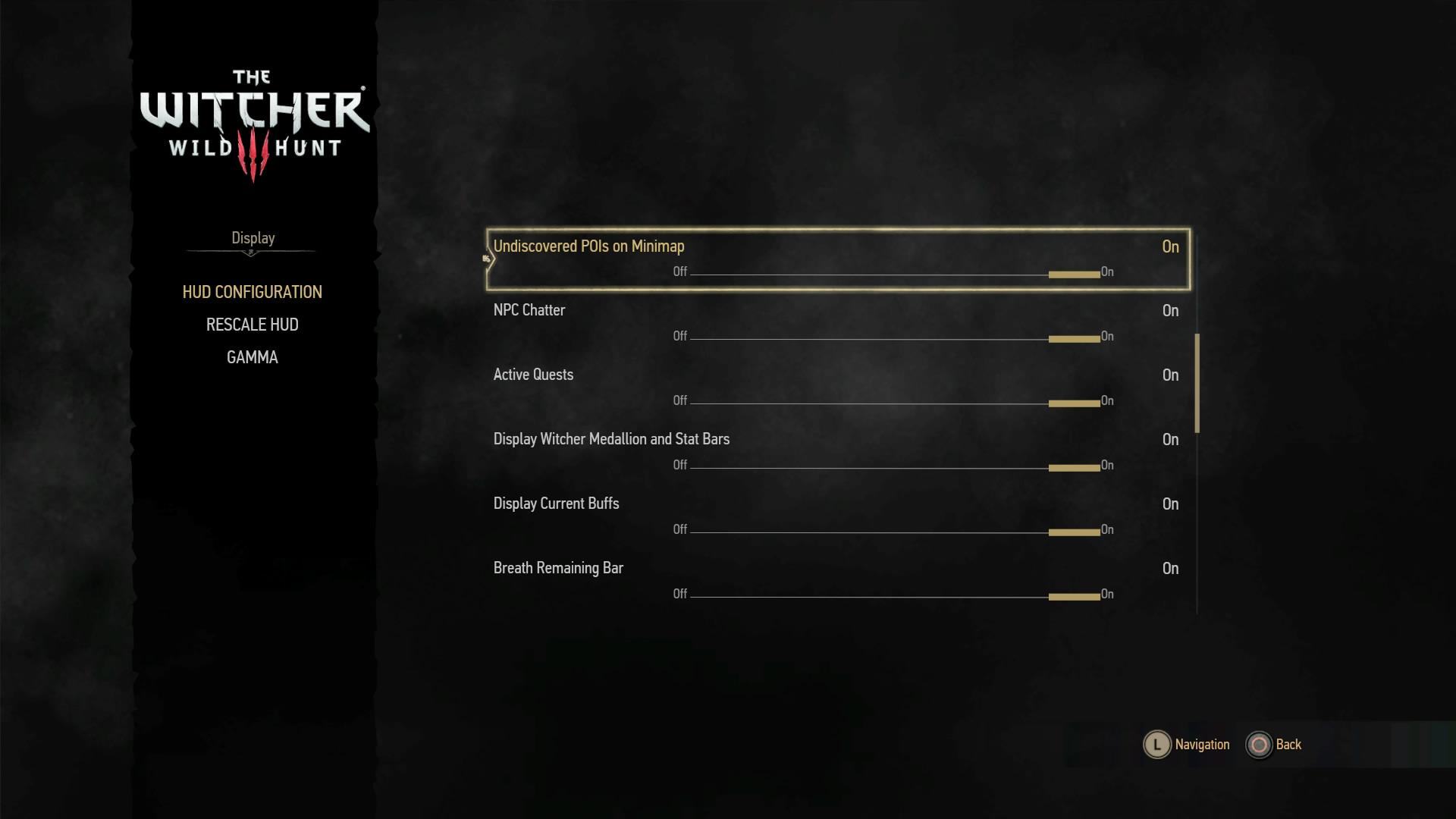This screenshot has height=819, width=1456.
Task: Turn off Display Current Buffs
Action: pyautogui.click(x=680, y=529)
